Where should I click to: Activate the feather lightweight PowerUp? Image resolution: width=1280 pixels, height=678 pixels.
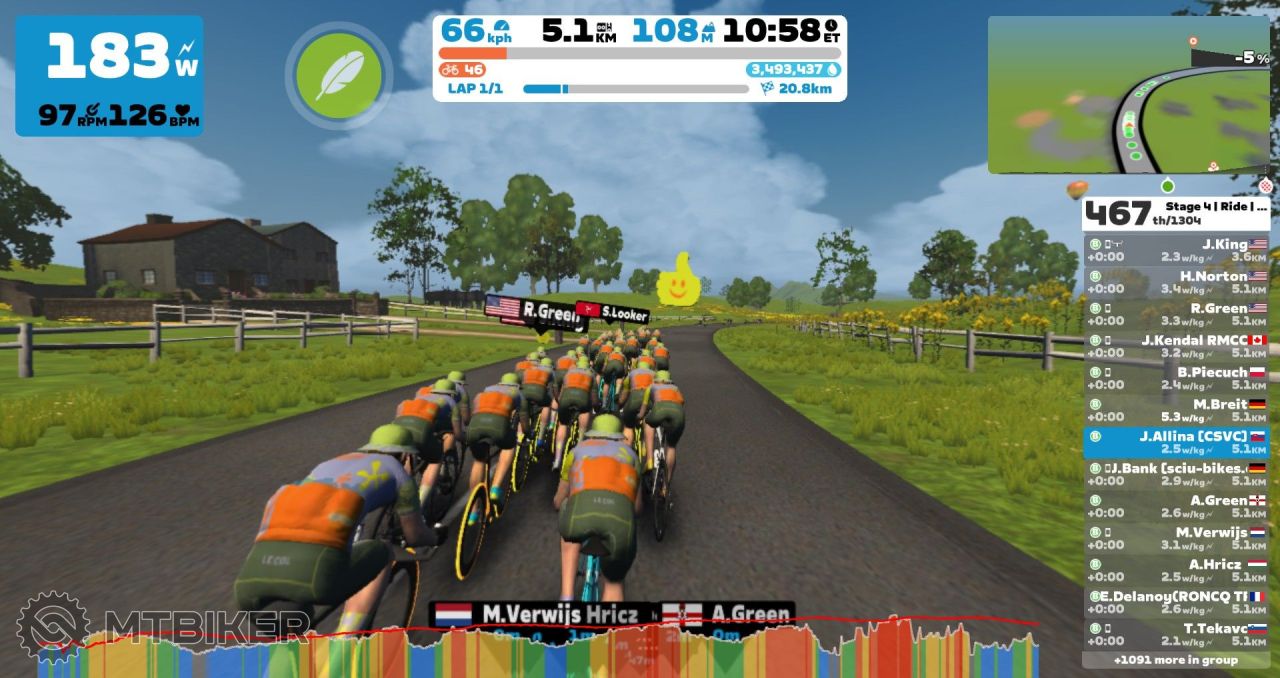[x=340, y=76]
